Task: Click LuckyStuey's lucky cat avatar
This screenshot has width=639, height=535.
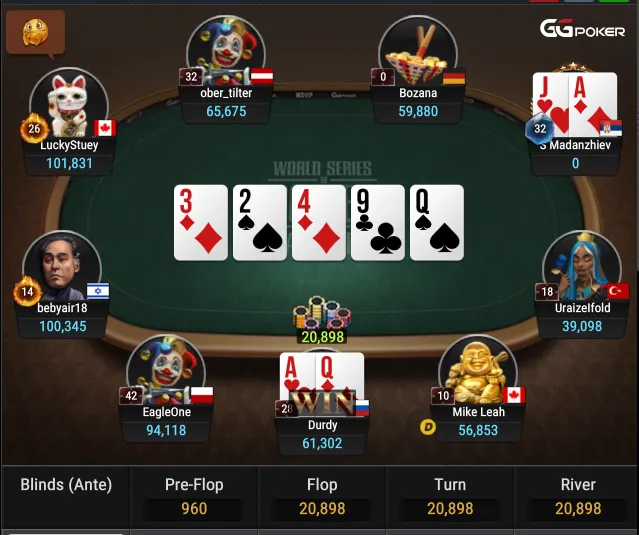Action: tap(69, 104)
